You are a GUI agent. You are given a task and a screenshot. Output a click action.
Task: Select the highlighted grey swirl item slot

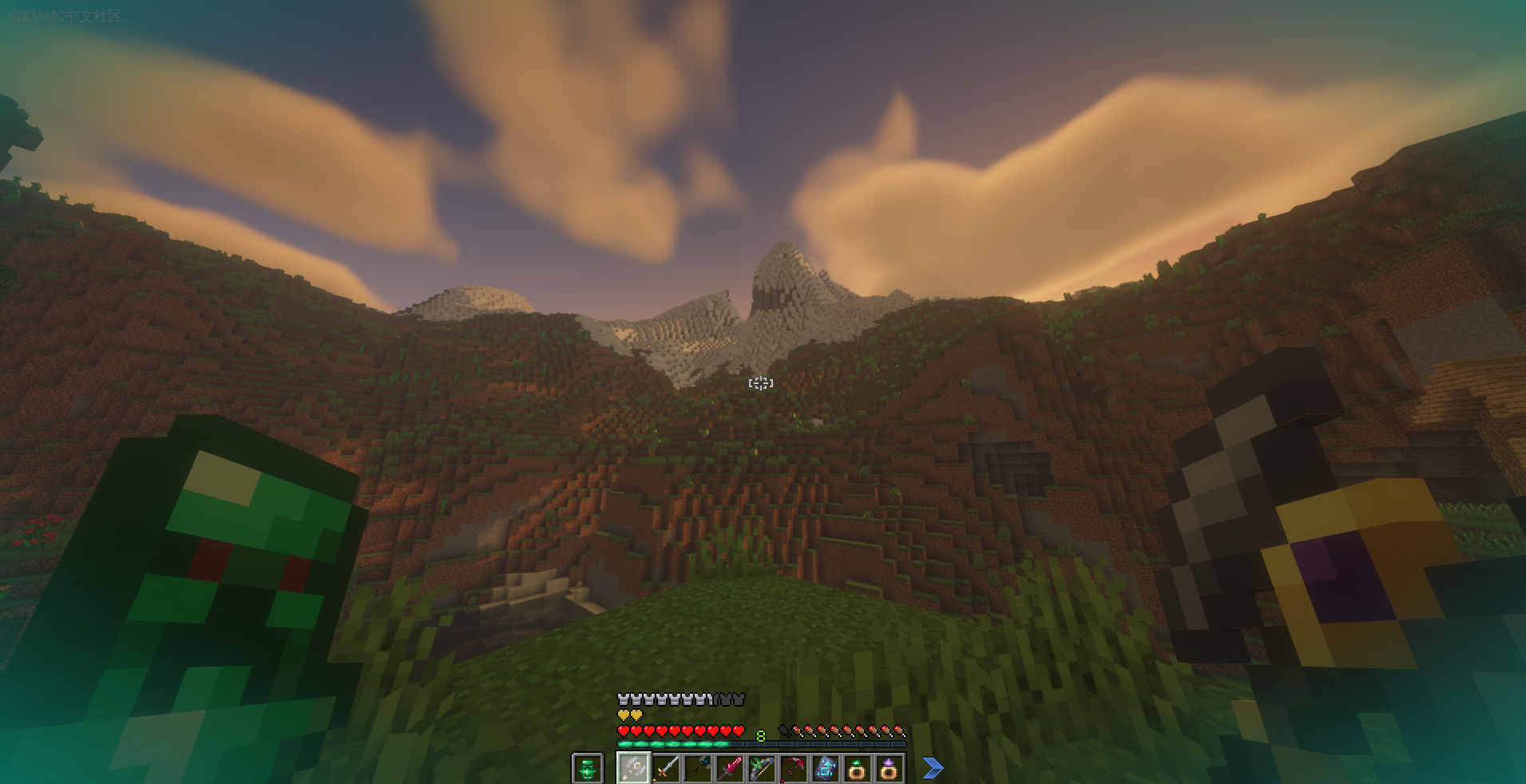(x=633, y=769)
